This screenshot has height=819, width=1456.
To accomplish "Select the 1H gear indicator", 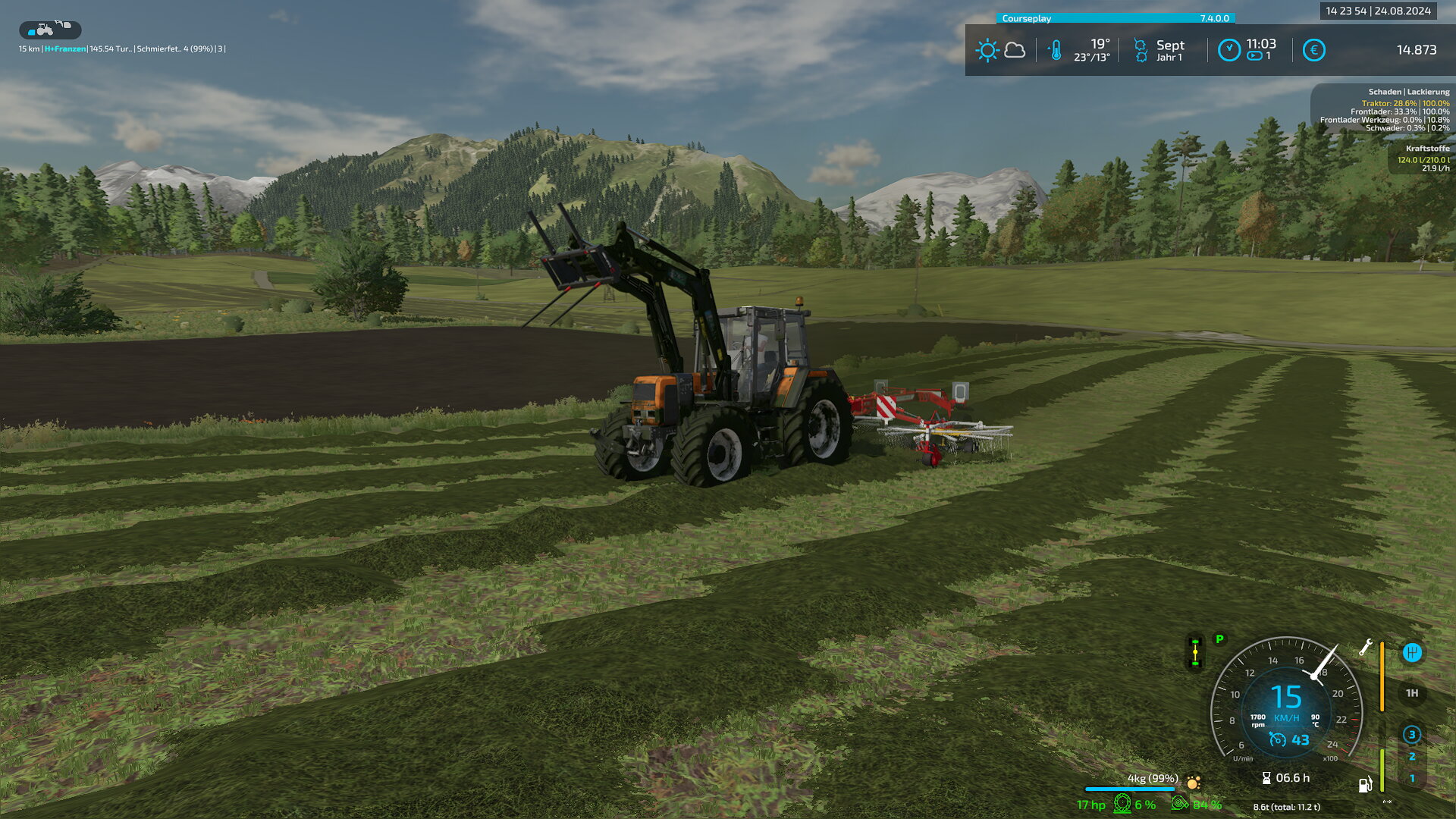I will click(x=1411, y=693).
